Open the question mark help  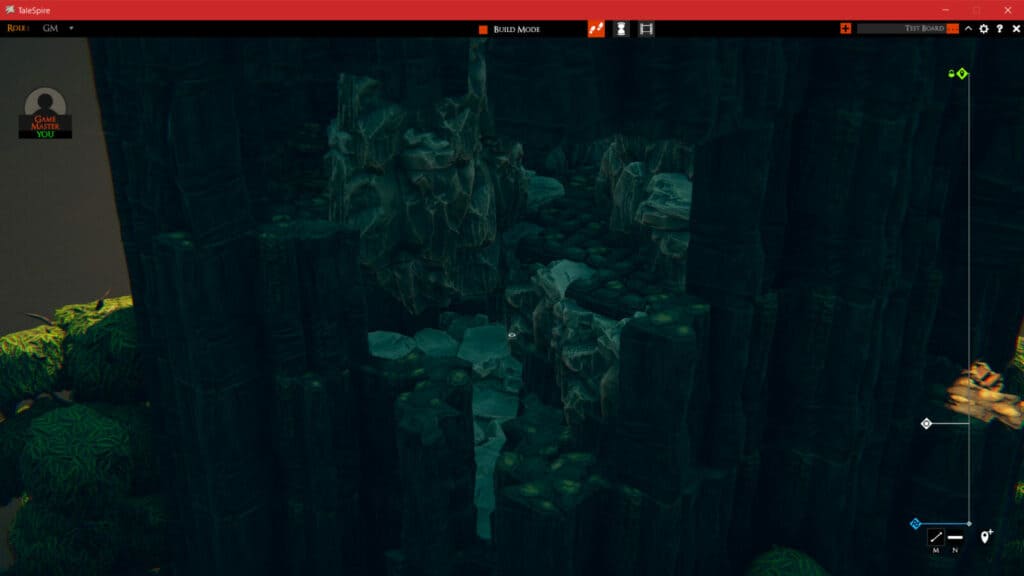pyautogui.click(x=1000, y=28)
